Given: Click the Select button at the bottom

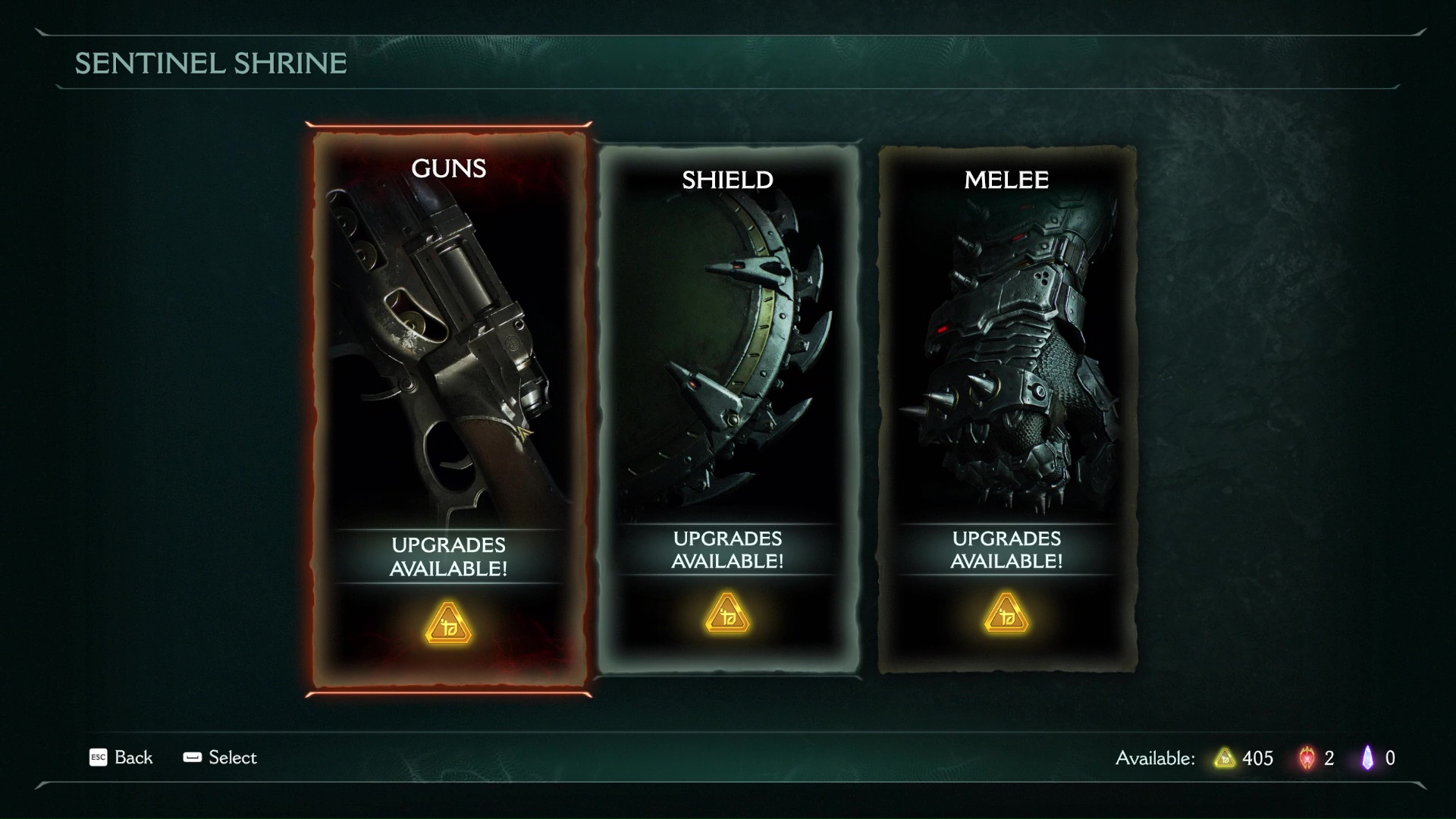Looking at the screenshot, I should pos(220,758).
